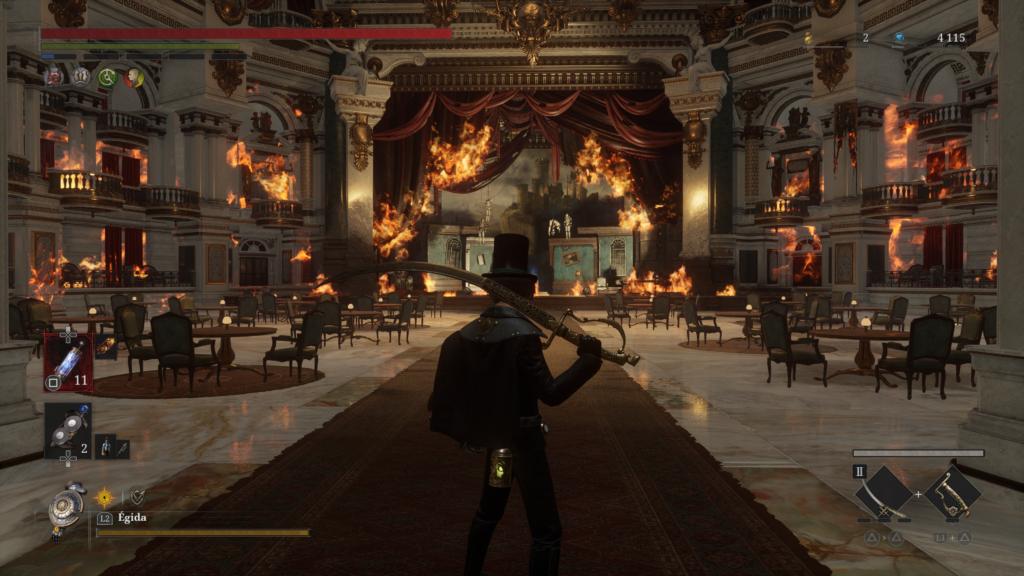Image resolution: width=1024 pixels, height=576 pixels.
Task: Select the bald head profile status icon
Action: coord(132,77)
